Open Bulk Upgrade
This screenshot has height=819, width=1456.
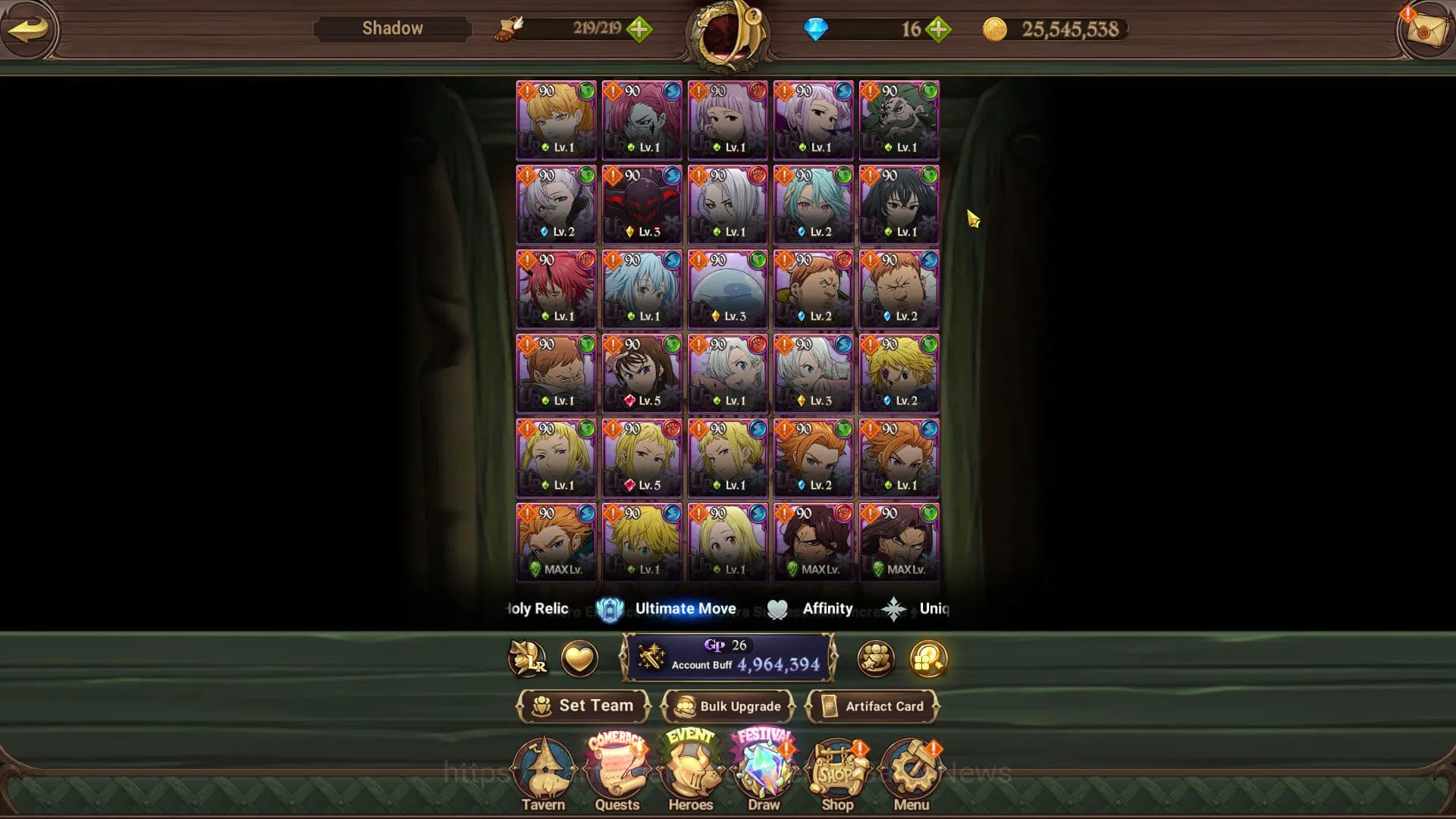click(728, 706)
